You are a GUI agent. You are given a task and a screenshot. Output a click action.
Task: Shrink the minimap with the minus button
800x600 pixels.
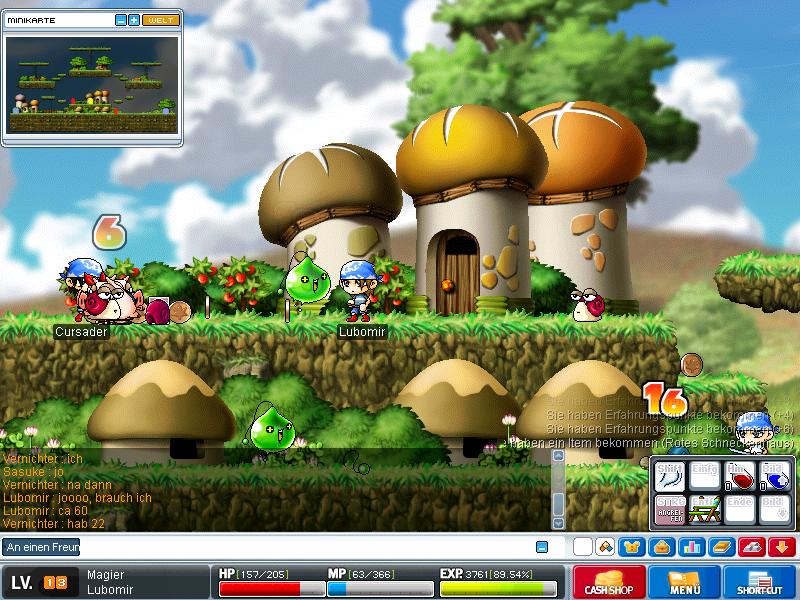click(121, 20)
